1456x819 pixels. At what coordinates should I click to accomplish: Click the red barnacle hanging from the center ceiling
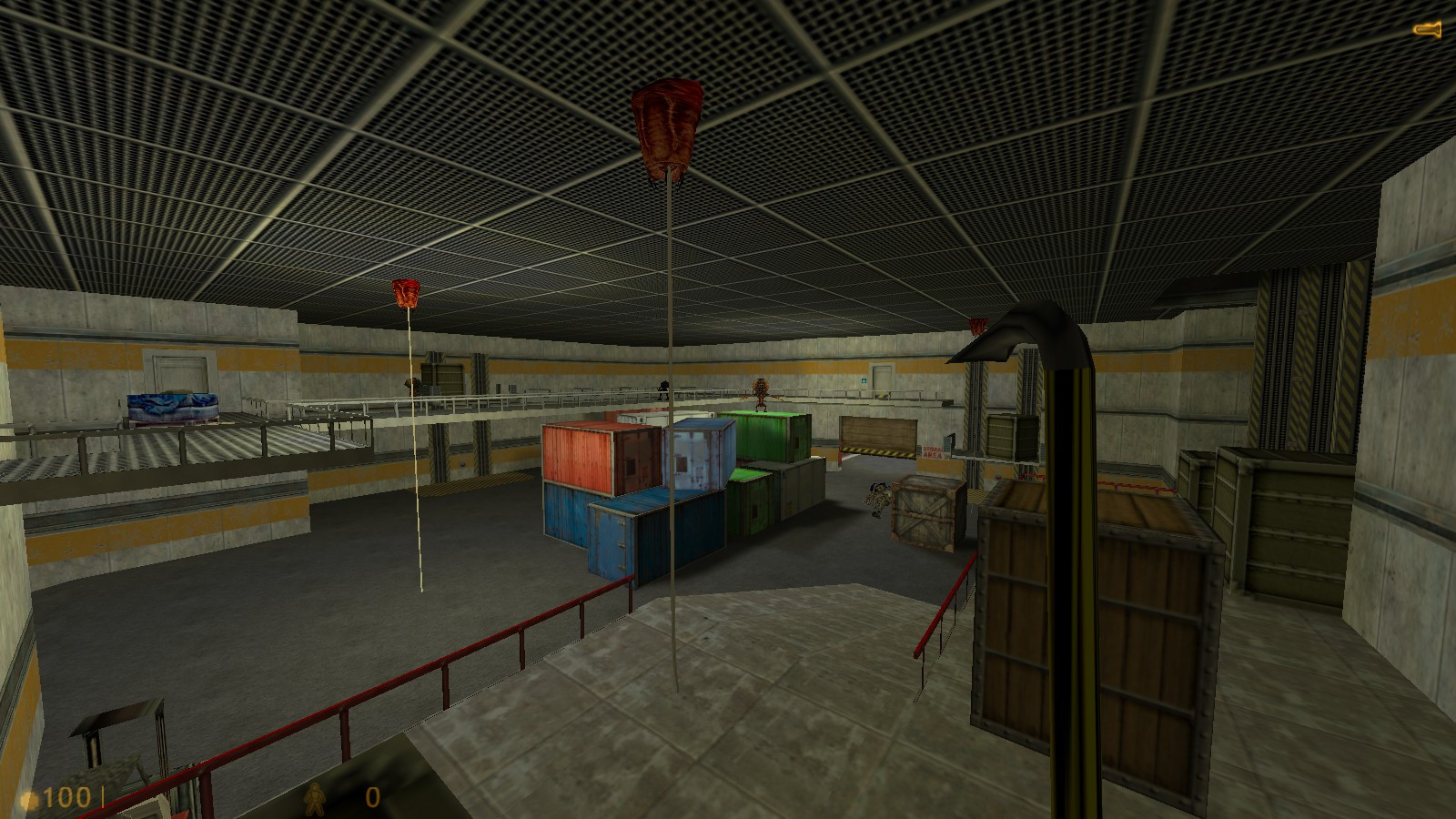click(669, 127)
